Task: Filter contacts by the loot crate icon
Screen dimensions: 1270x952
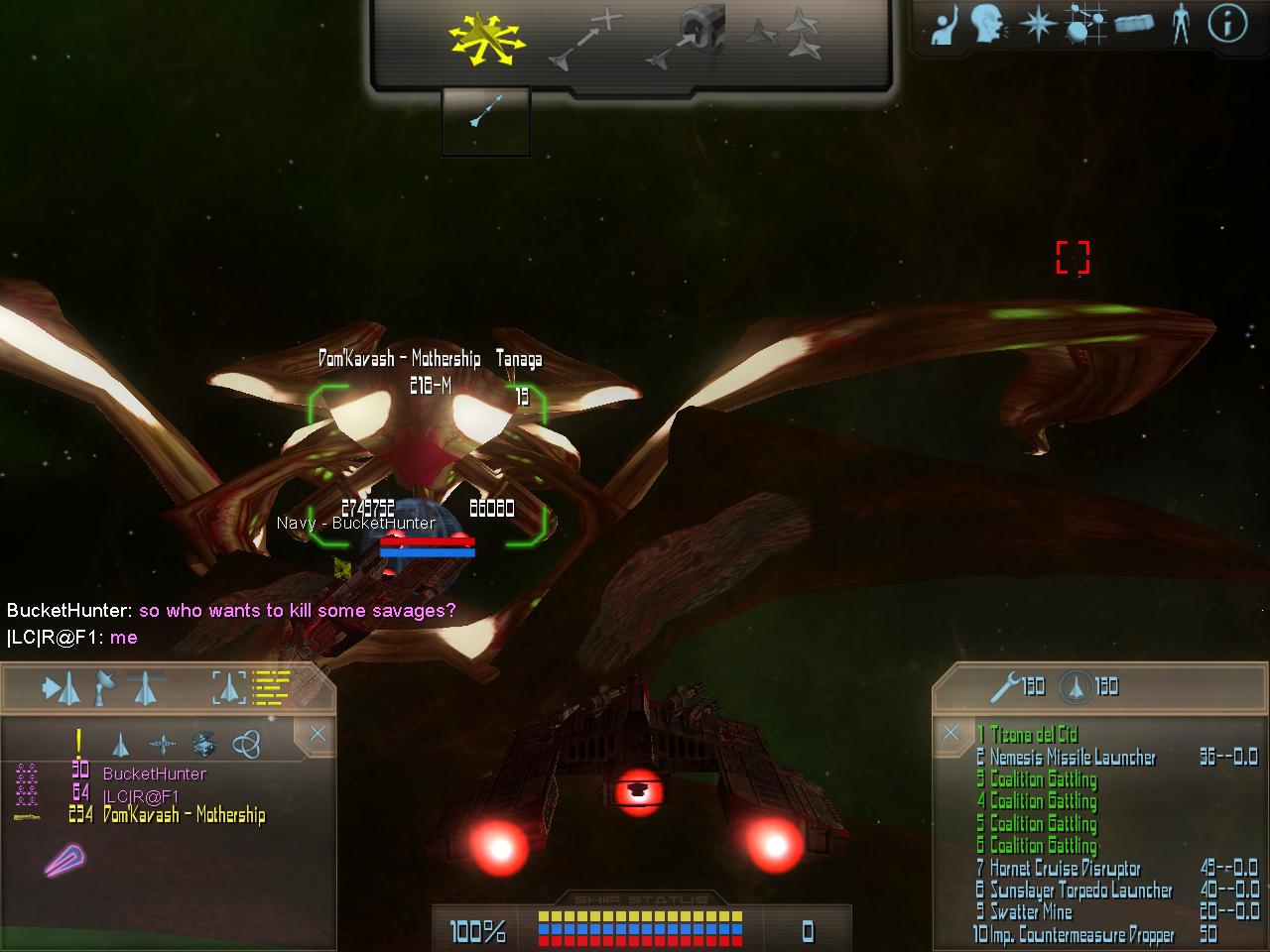Action: (204, 744)
